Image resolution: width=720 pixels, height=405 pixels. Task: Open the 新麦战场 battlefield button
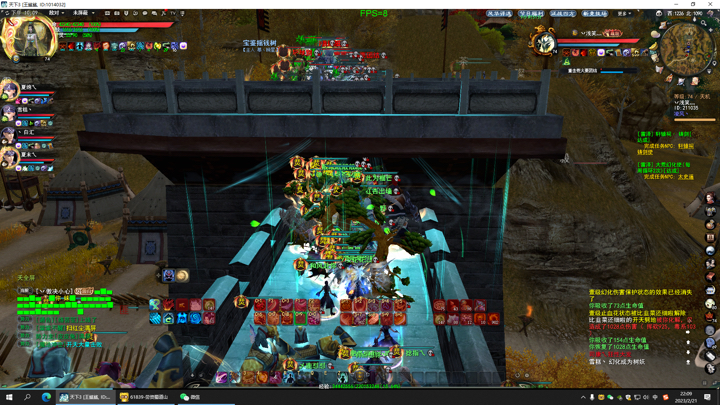(594, 14)
